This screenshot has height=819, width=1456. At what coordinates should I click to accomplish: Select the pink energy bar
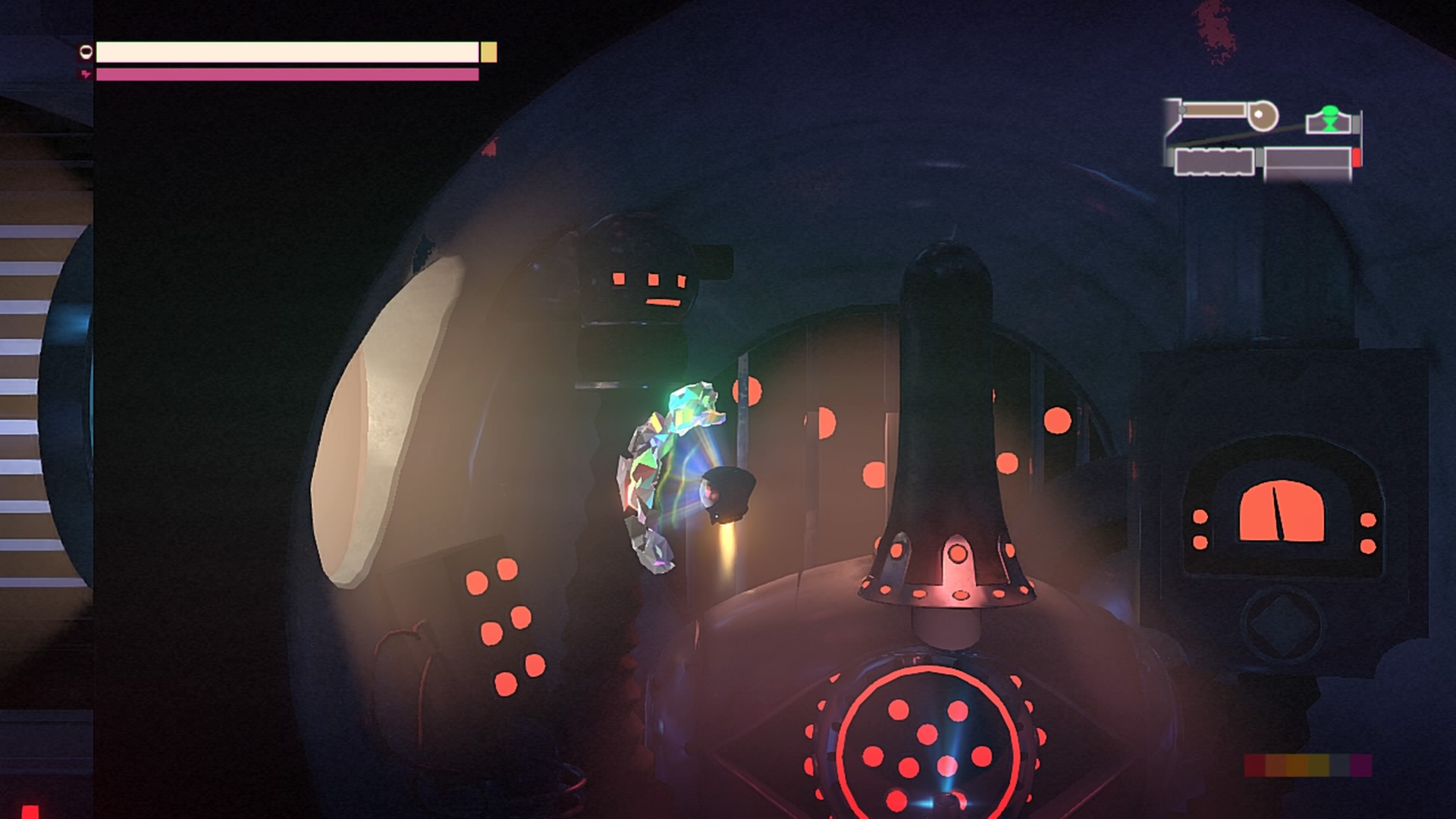(x=288, y=74)
